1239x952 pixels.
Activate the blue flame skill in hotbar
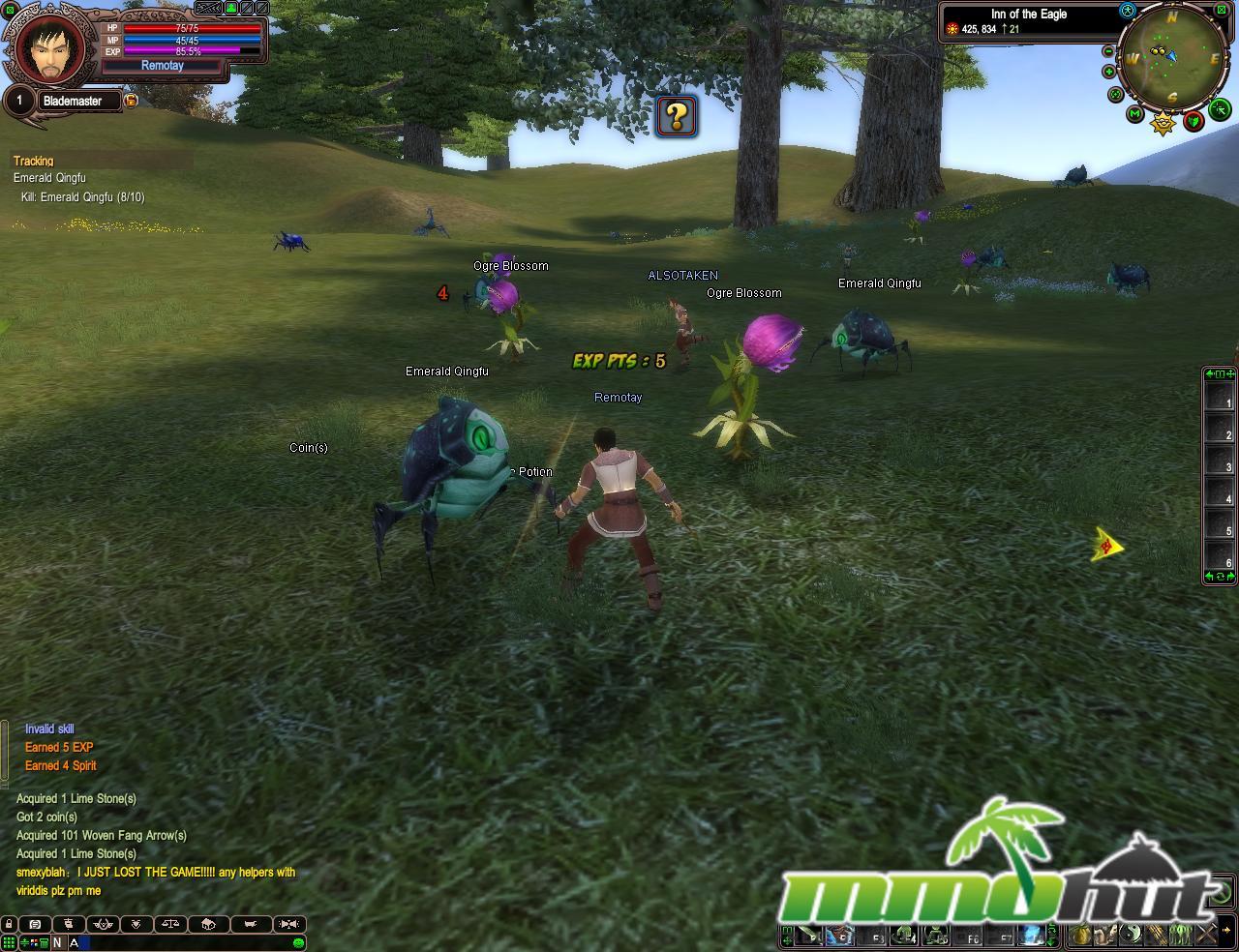click(1030, 936)
